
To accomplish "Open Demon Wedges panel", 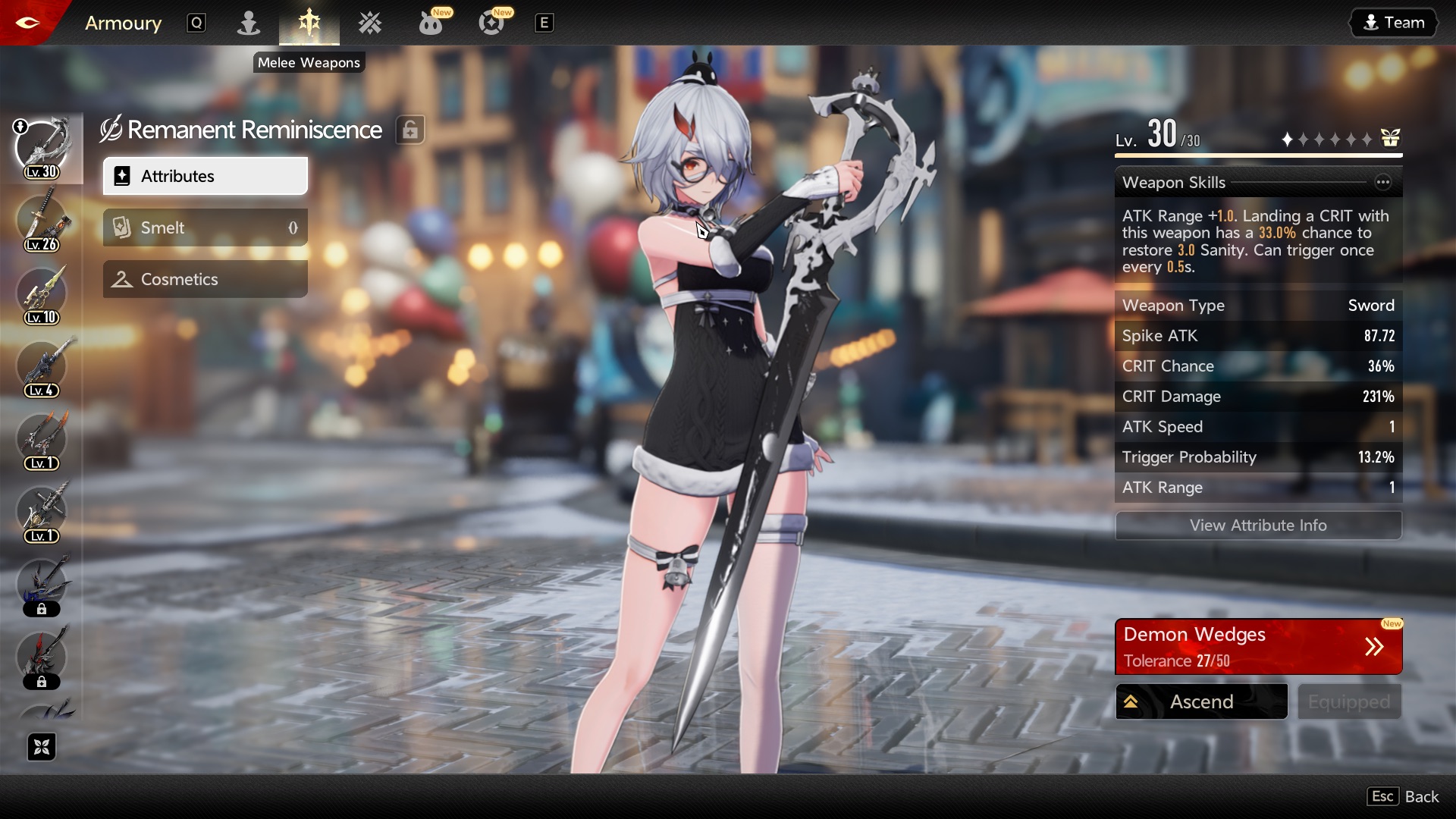I will coord(1258,647).
